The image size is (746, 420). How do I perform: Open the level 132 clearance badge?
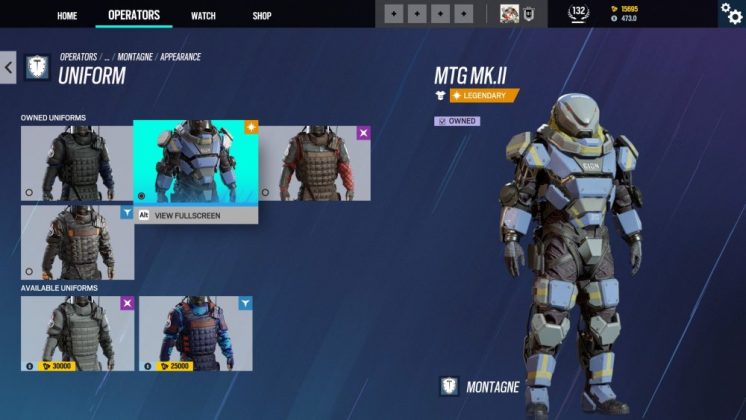578,13
